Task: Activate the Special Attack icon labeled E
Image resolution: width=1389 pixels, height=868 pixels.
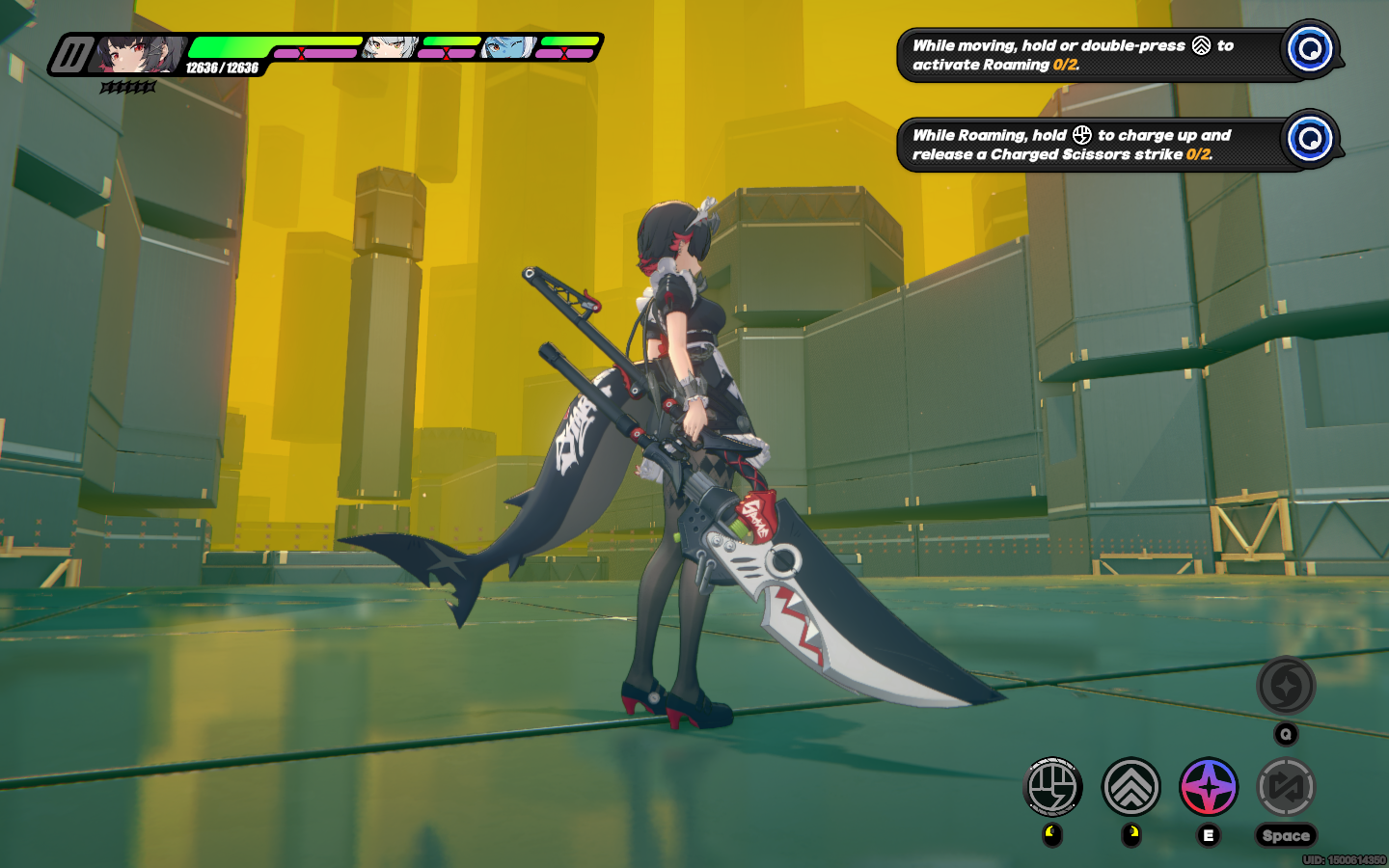Action: coord(1210,786)
